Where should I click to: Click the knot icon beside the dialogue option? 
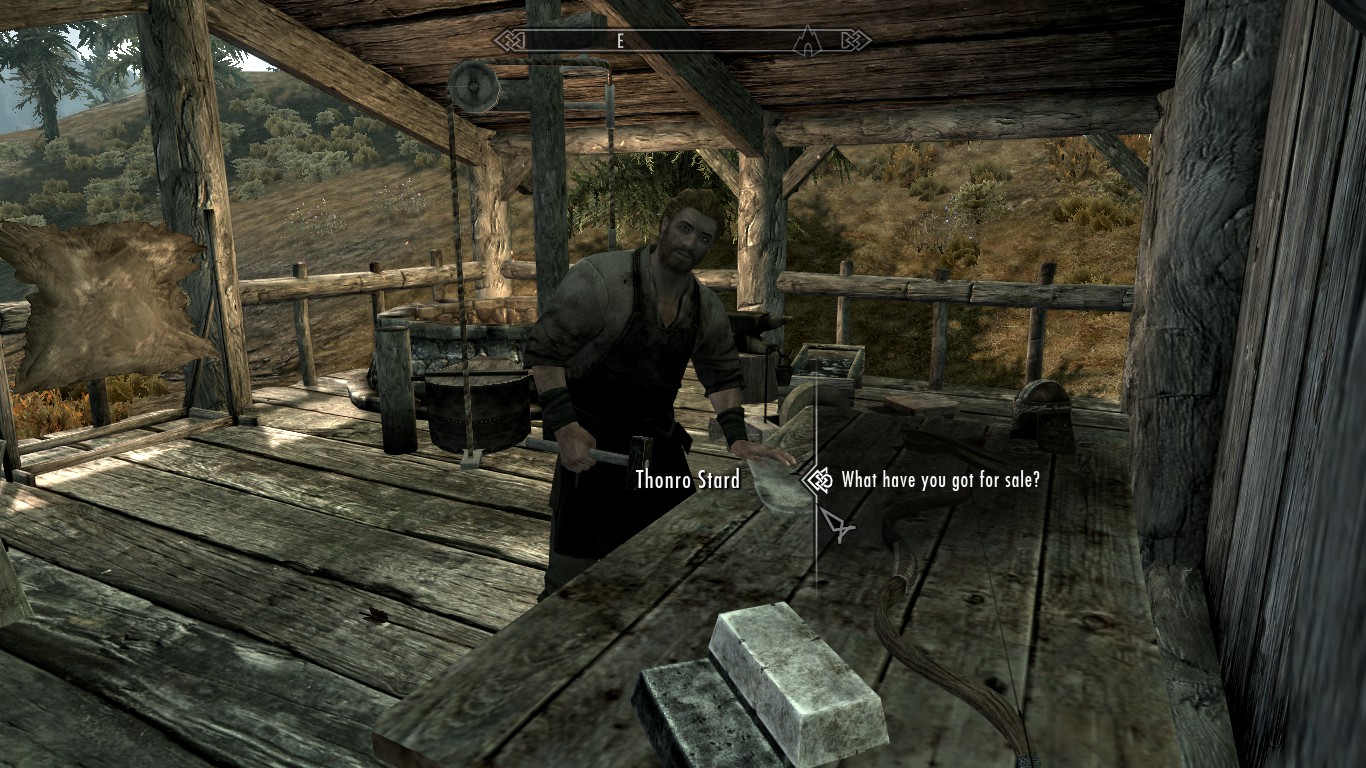pyautogui.click(x=818, y=480)
